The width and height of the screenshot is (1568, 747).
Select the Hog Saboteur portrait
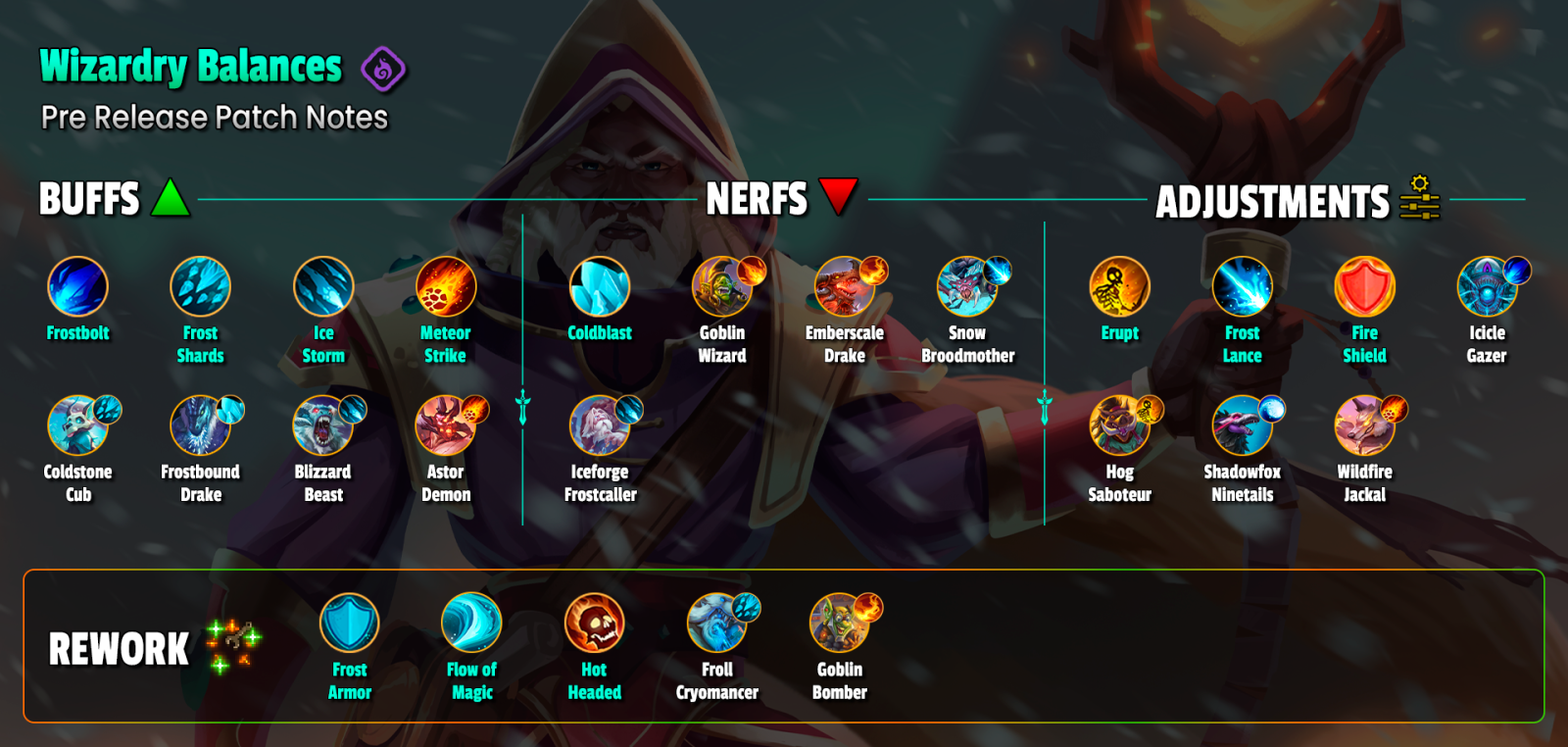tap(1119, 425)
